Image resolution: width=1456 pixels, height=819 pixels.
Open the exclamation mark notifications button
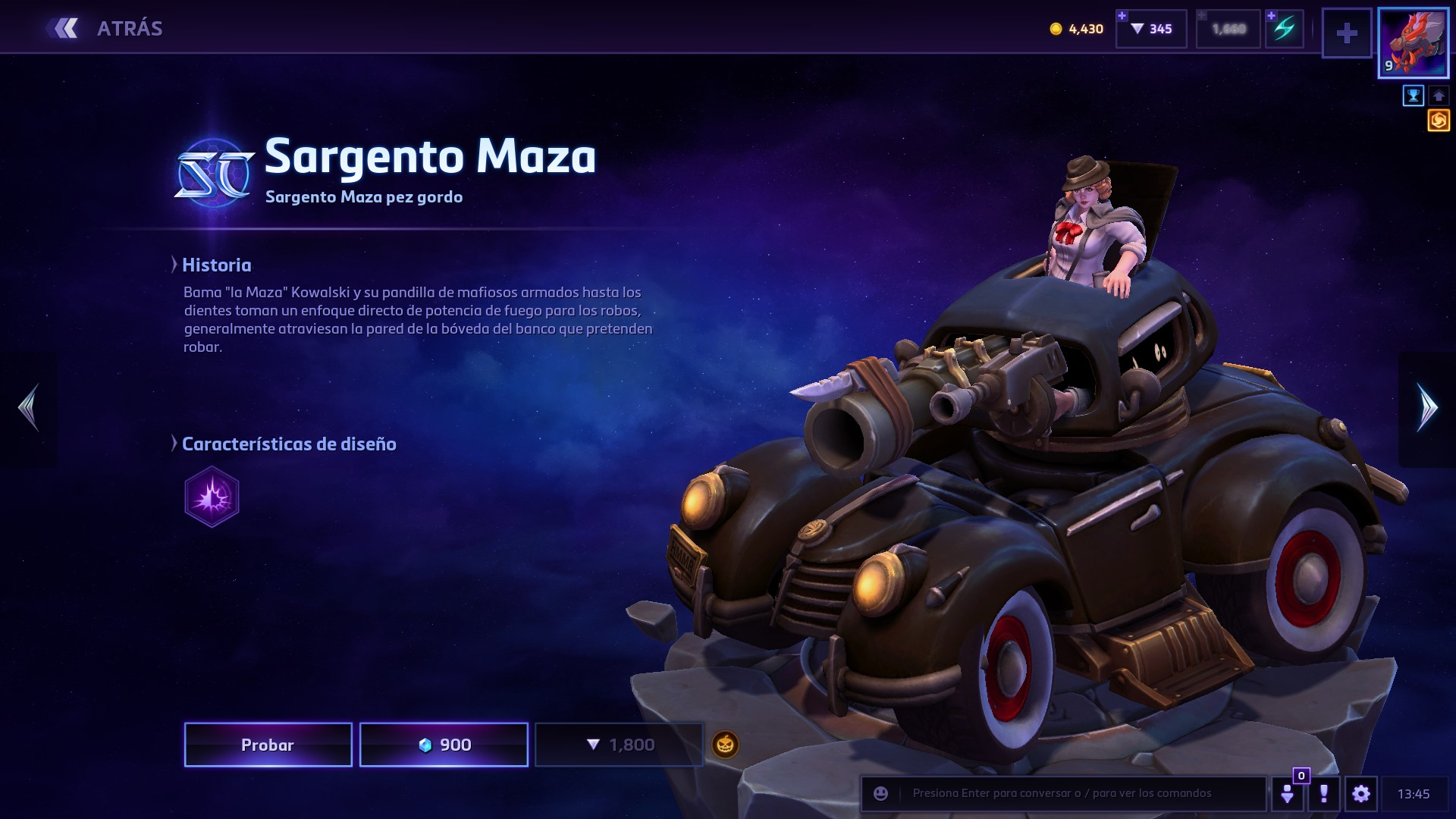pyautogui.click(x=1324, y=794)
